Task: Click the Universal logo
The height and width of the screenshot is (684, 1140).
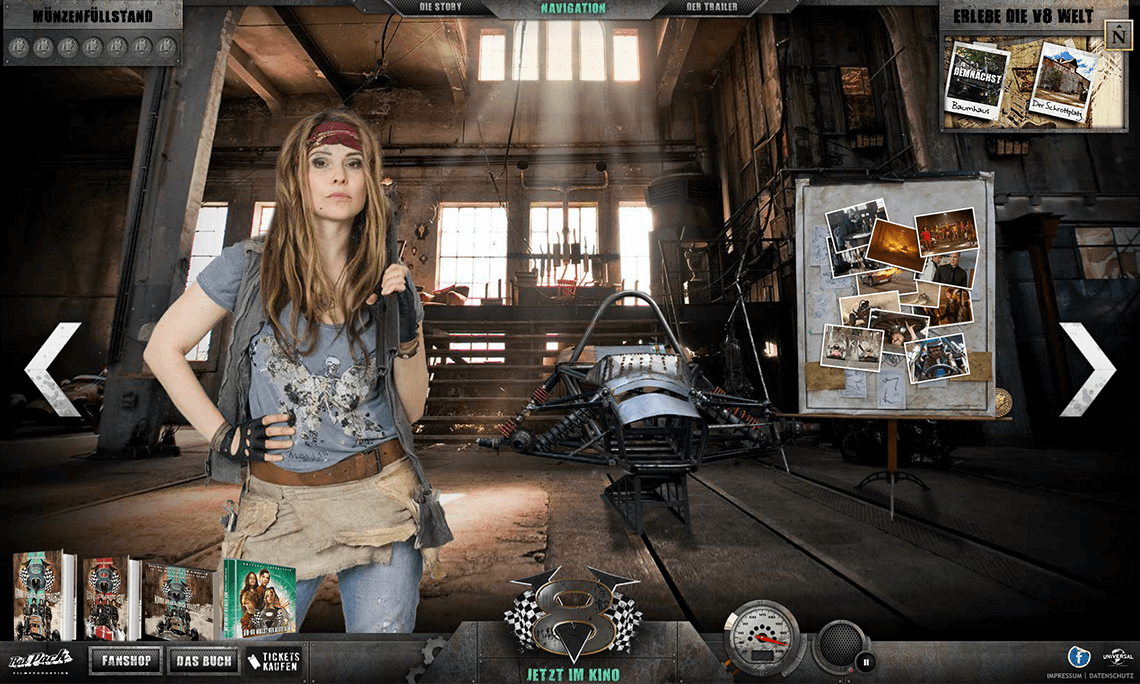Action: point(1117,657)
